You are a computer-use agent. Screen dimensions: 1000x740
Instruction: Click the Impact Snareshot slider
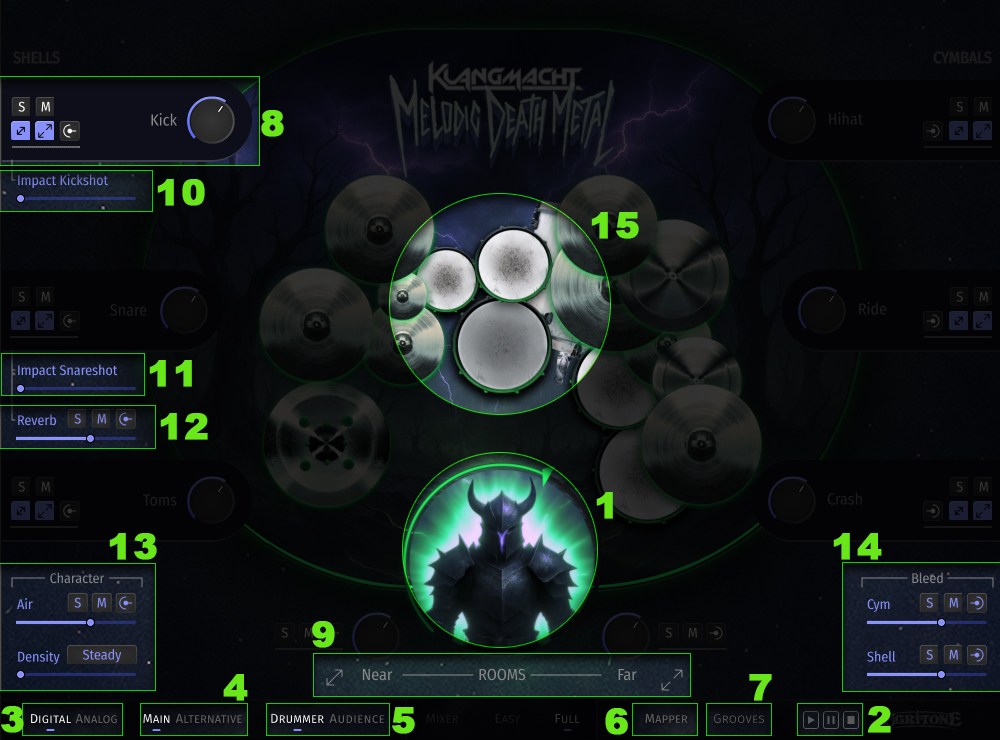tap(76, 388)
